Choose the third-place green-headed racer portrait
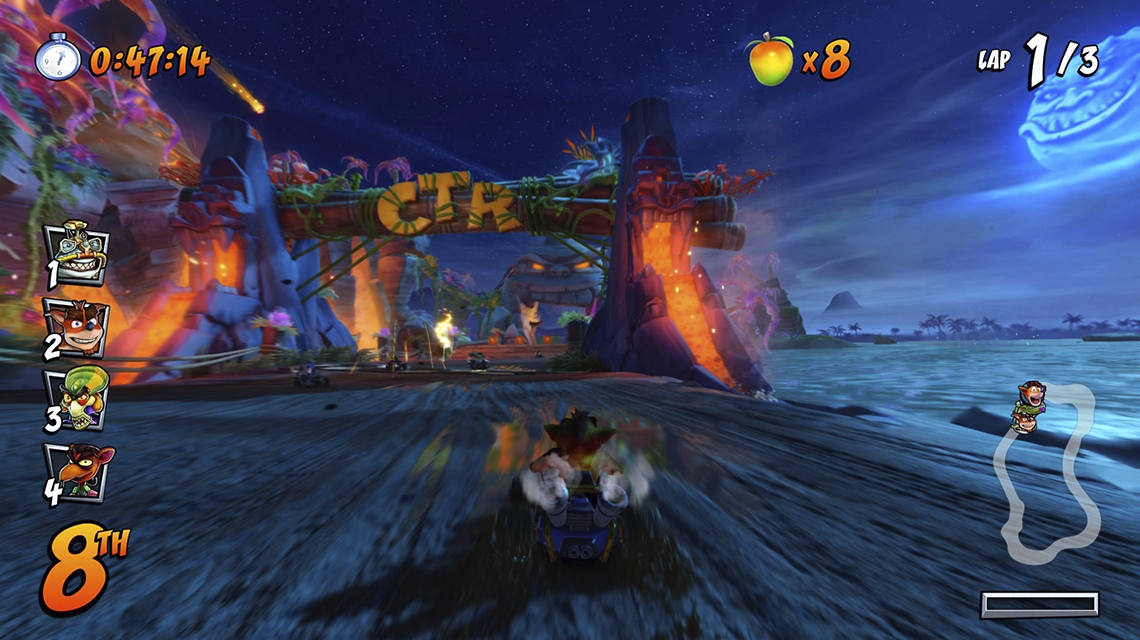 pos(78,399)
